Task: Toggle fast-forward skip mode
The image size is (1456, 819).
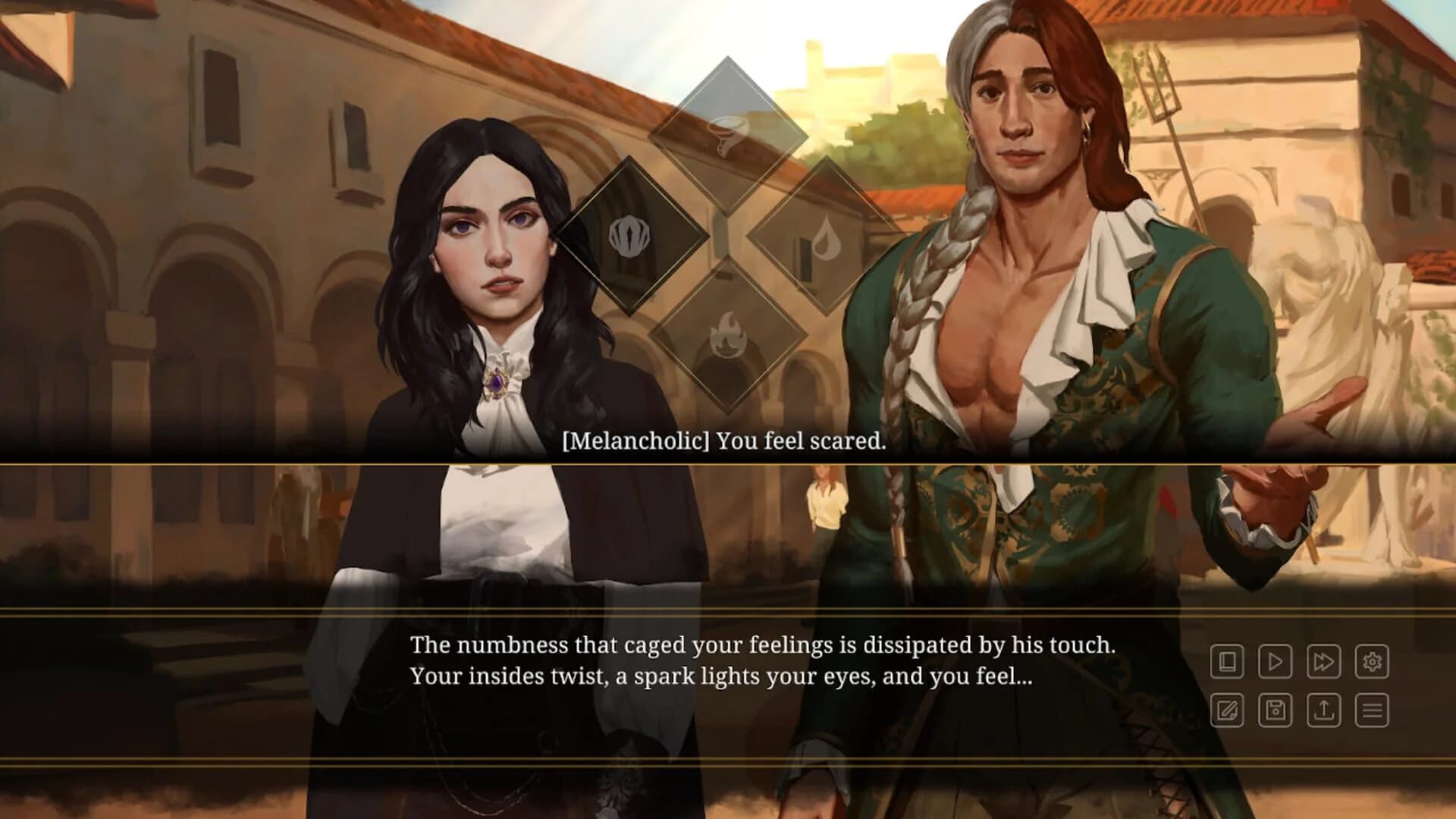Action: point(1324,661)
